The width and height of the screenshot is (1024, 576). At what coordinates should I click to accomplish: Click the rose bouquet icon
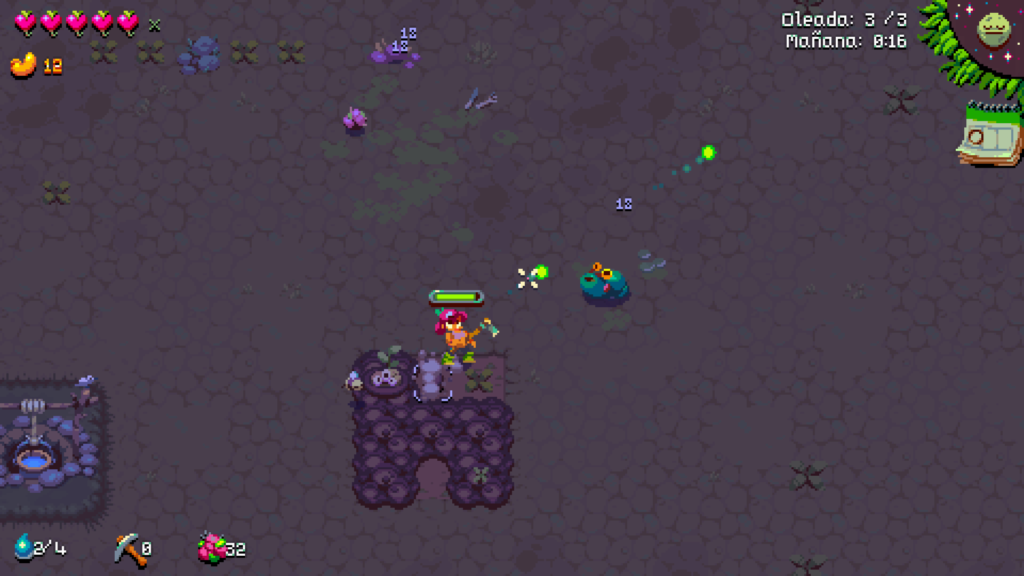pos(211,547)
